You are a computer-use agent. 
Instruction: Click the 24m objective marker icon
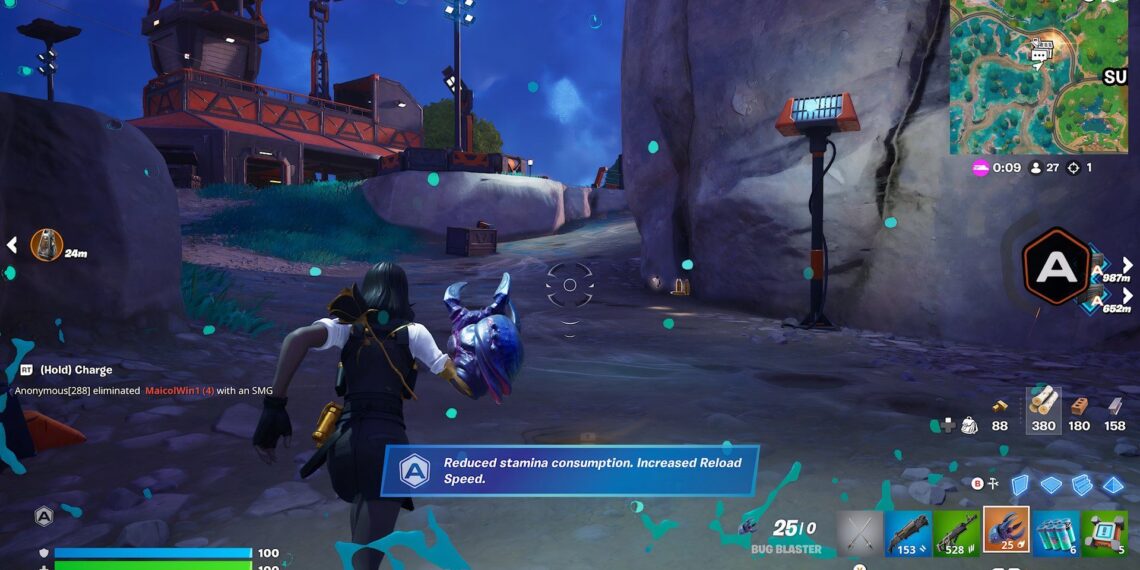(x=46, y=245)
